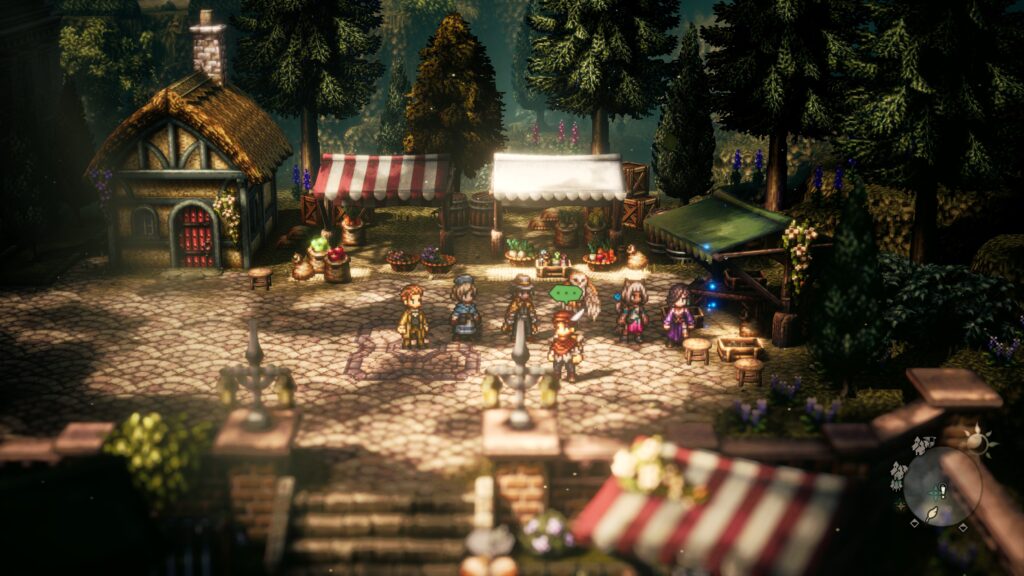Click the feather marker on the minimap
This screenshot has height=576, width=1024.
click(932, 513)
